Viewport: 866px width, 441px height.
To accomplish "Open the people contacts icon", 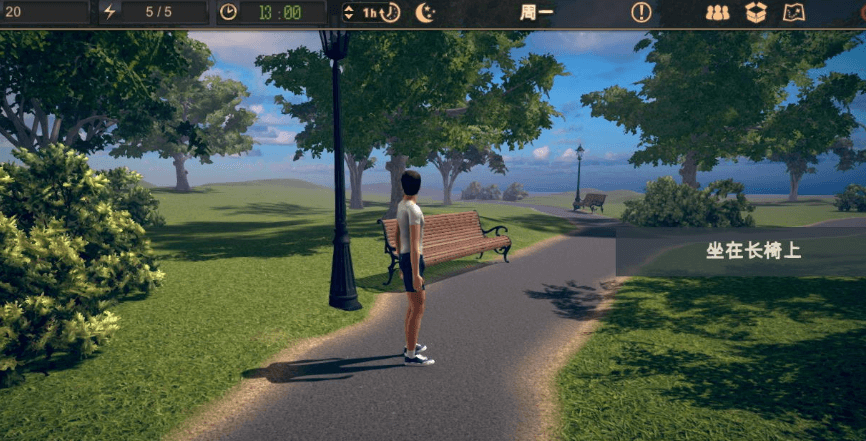I will (717, 13).
